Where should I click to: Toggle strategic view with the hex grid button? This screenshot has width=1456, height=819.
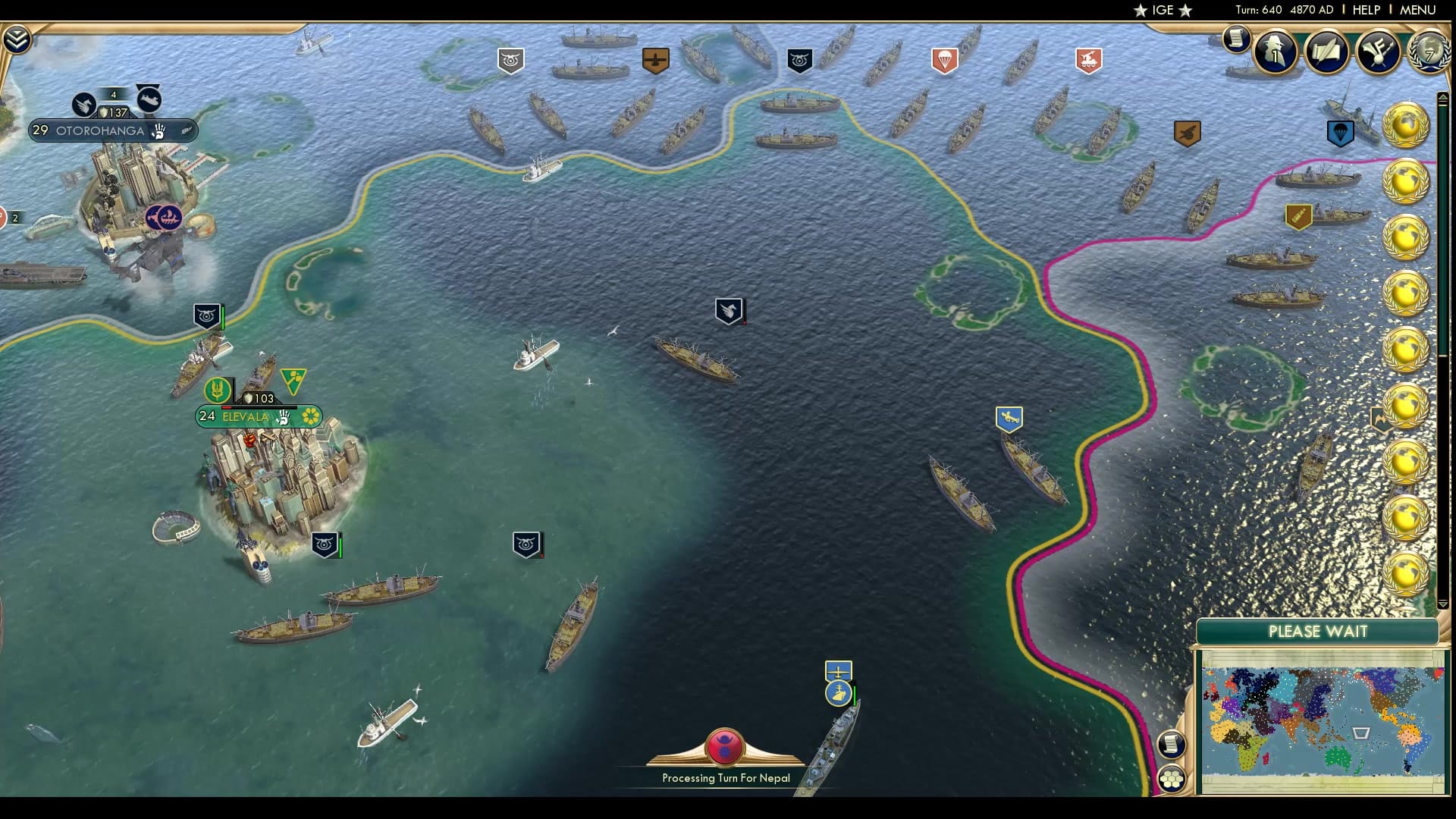(x=1173, y=777)
